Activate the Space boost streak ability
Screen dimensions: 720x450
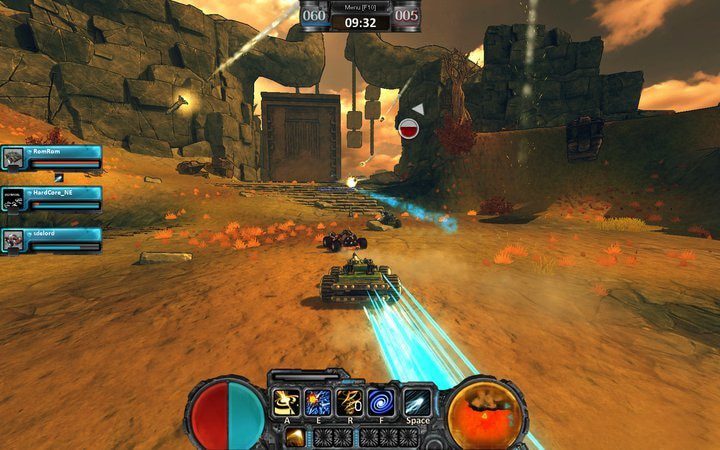coord(418,402)
